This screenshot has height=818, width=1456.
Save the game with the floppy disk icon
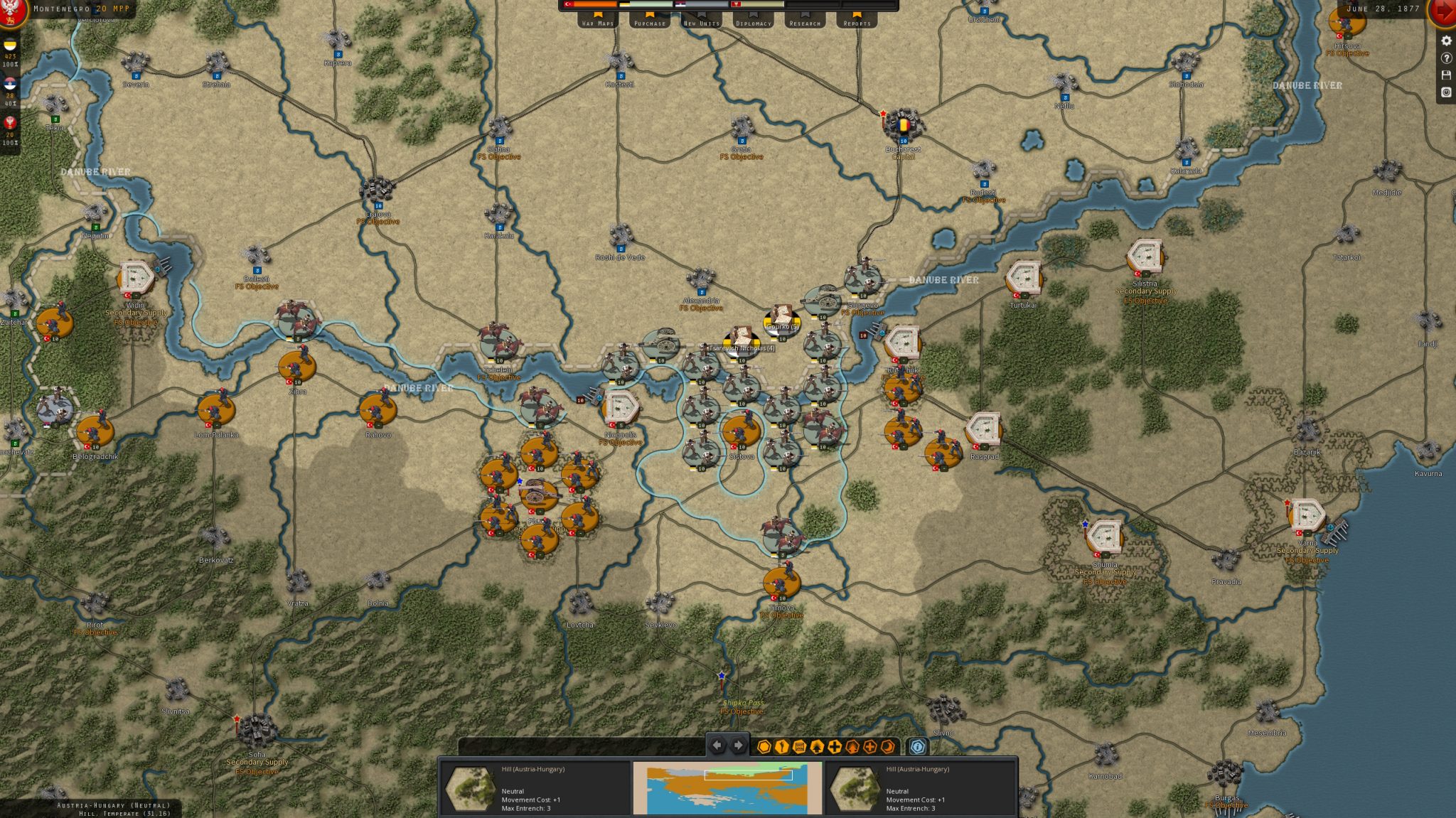1446,75
